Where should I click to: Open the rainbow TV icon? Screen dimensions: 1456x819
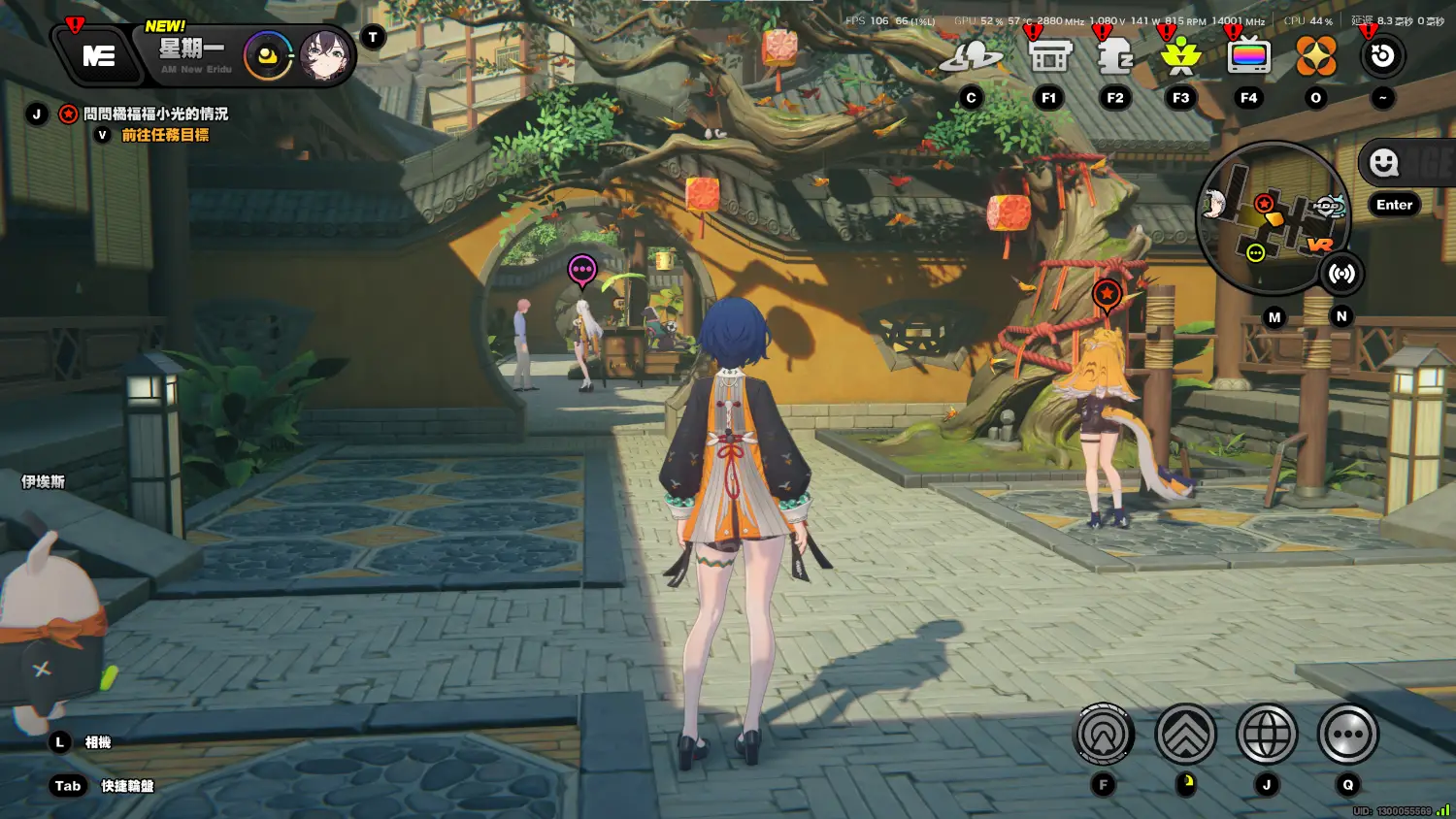1248,57
